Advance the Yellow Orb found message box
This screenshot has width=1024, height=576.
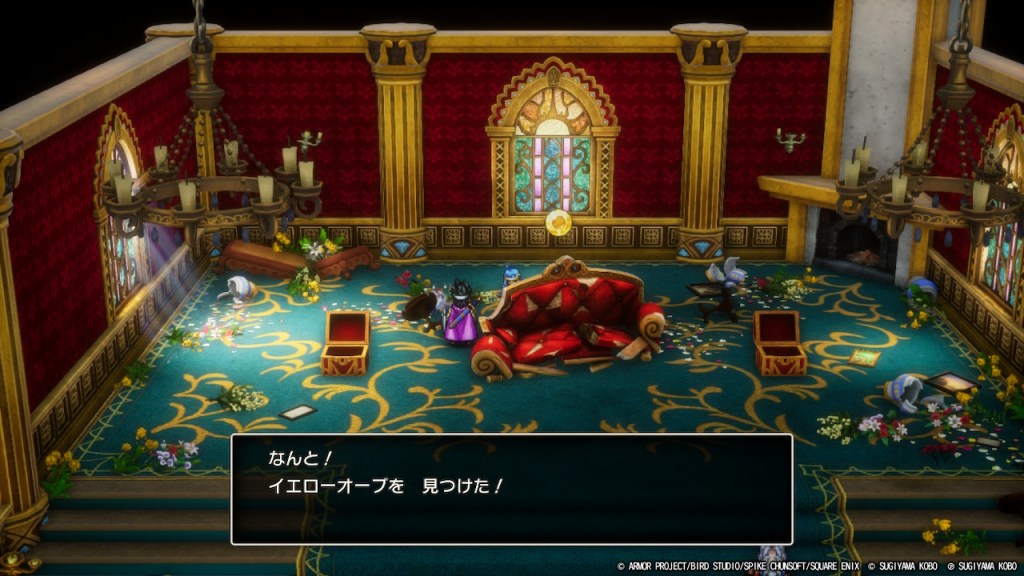(x=511, y=488)
